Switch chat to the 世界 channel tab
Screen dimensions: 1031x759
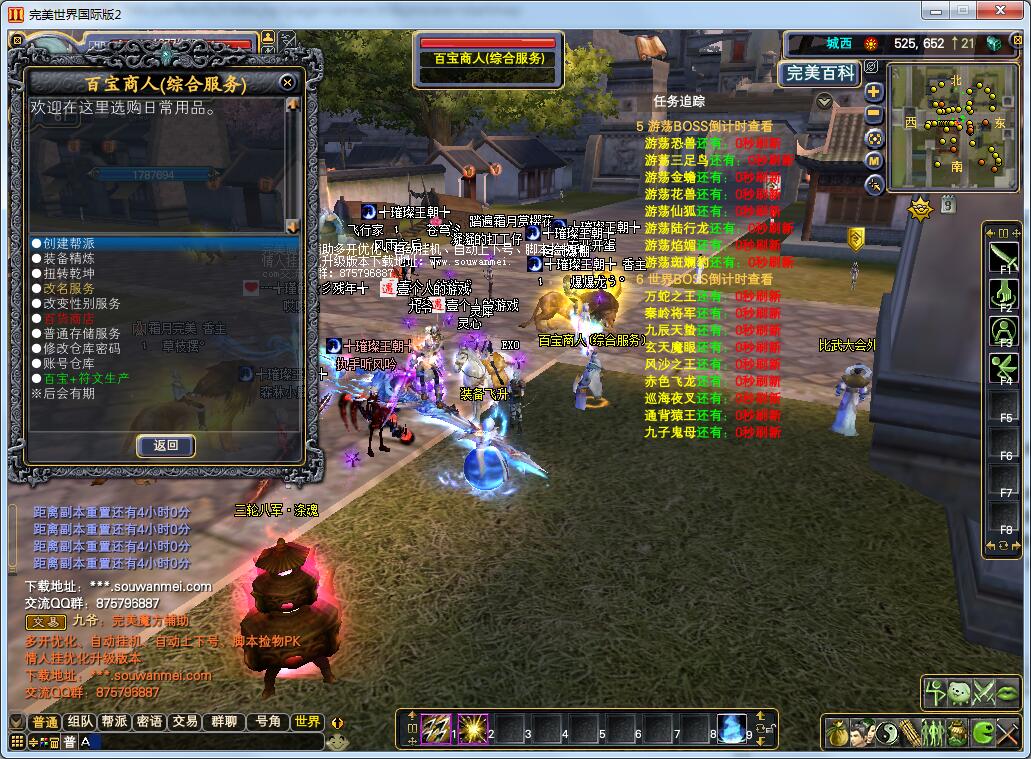pyautogui.click(x=307, y=722)
